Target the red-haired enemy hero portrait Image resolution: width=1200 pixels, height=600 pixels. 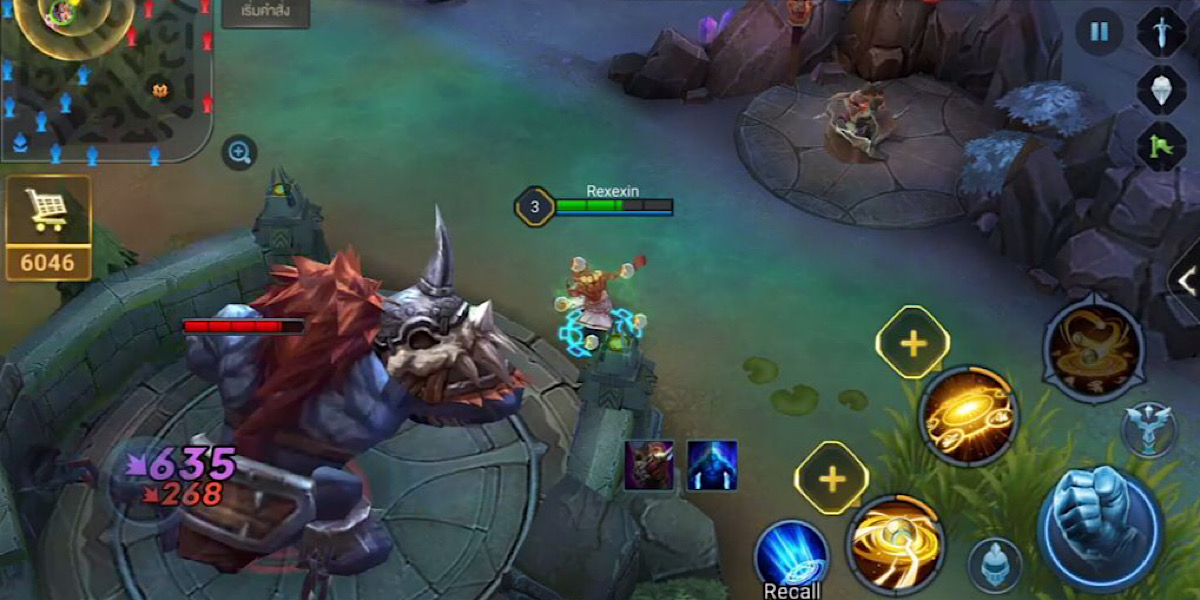pyautogui.click(x=649, y=465)
